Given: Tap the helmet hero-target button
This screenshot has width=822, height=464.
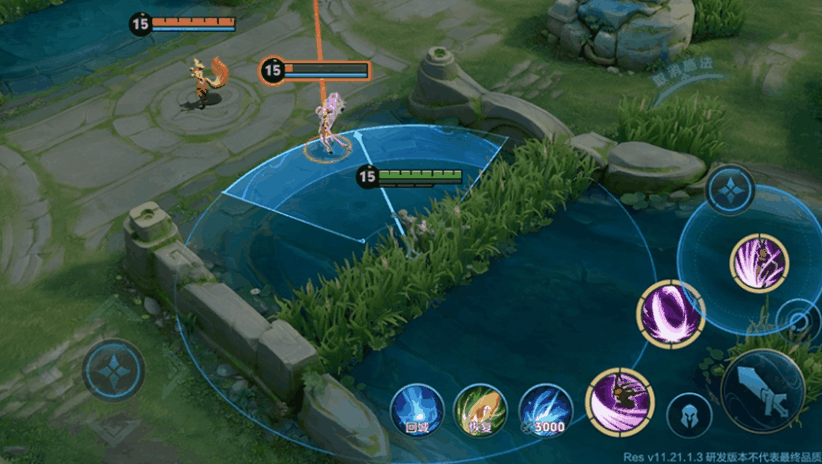Looking at the screenshot, I should tap(685, 411).
